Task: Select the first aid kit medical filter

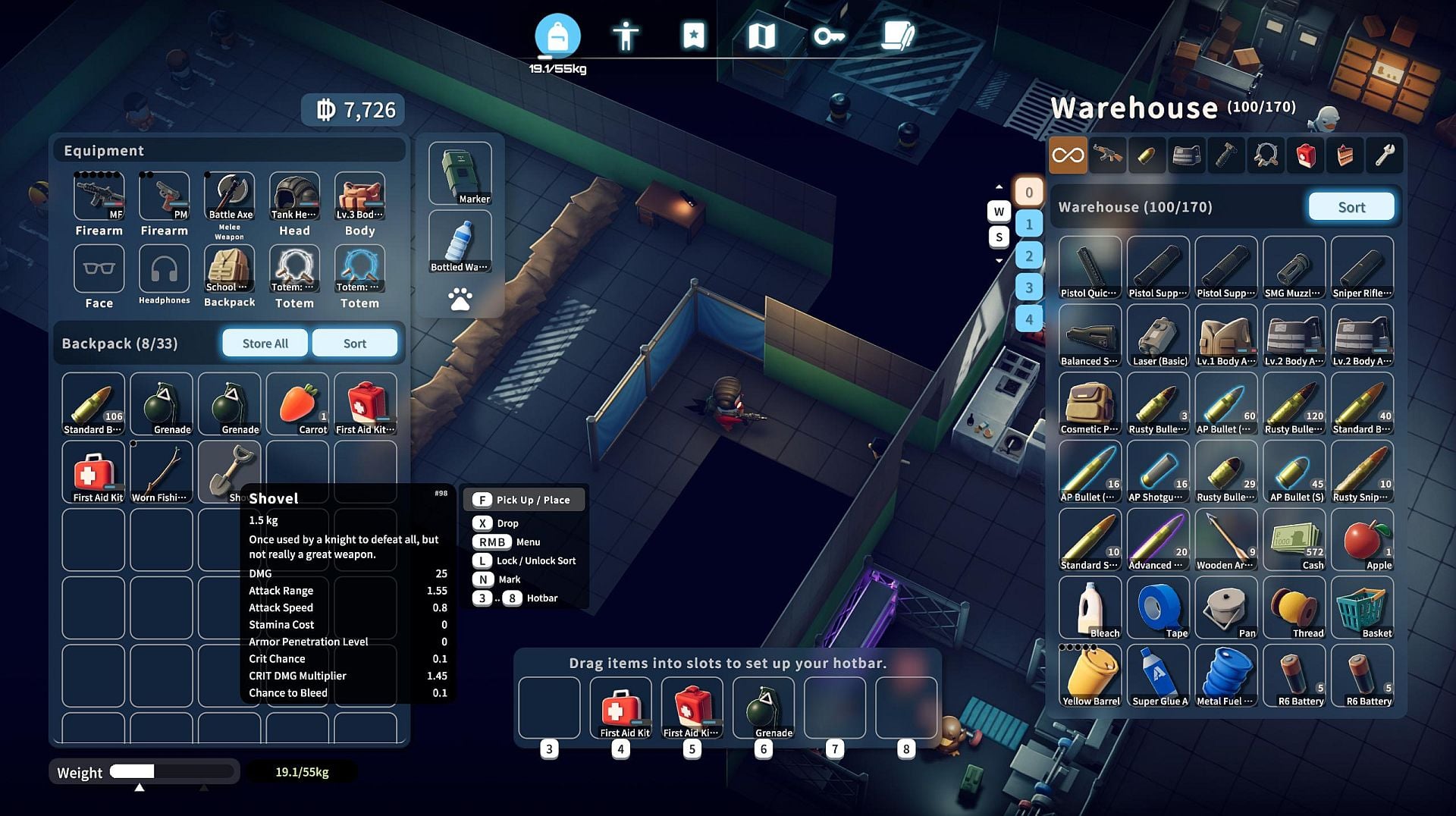Action: click(x=1306, y=155)
